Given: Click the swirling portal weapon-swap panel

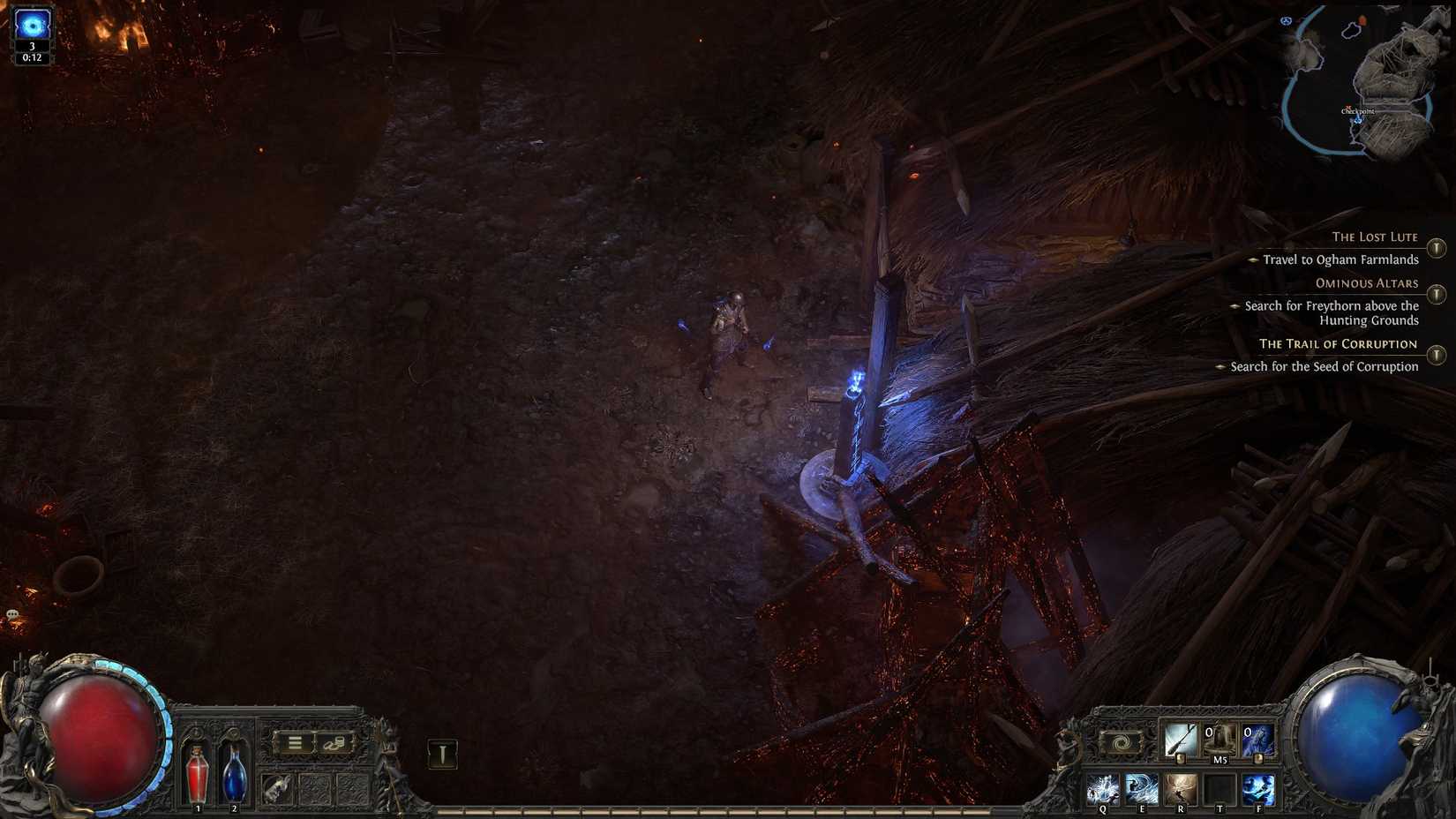Looking at the screenshot, I should point(1121,741).
